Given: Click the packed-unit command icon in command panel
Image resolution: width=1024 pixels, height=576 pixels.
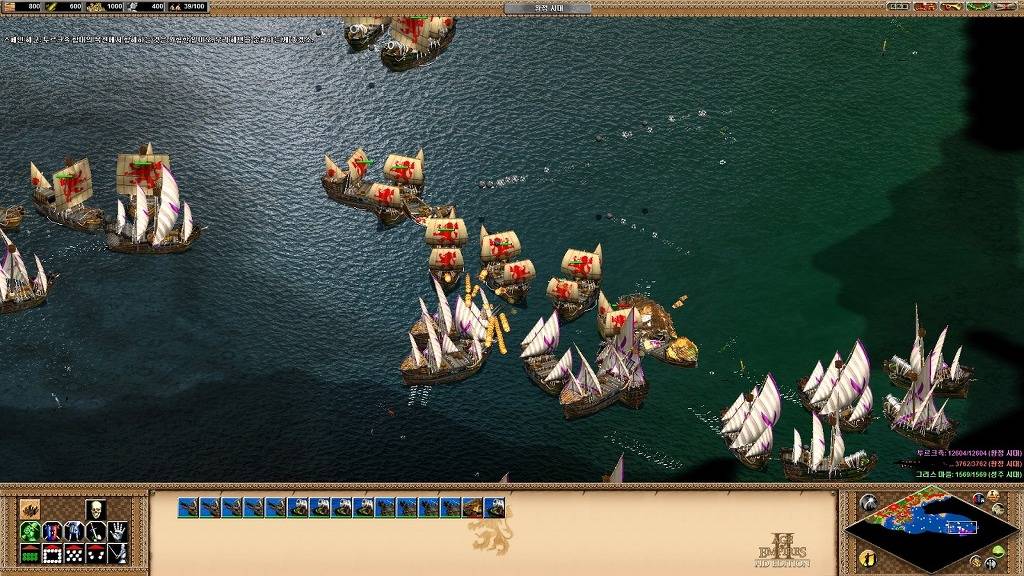Looking at the screenshot, I should pos(30,508).
